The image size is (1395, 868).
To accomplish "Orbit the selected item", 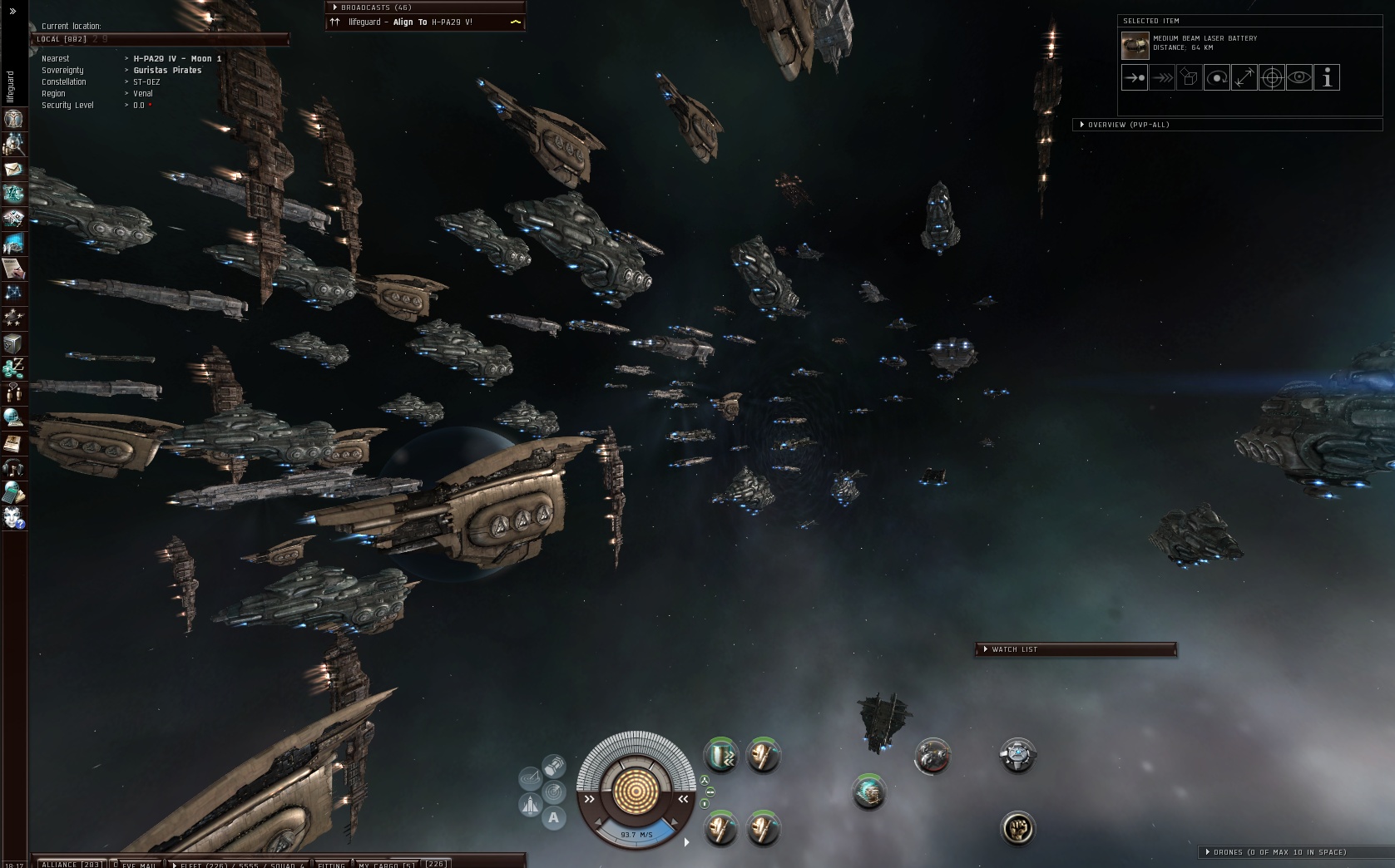I will (1216, 78).
